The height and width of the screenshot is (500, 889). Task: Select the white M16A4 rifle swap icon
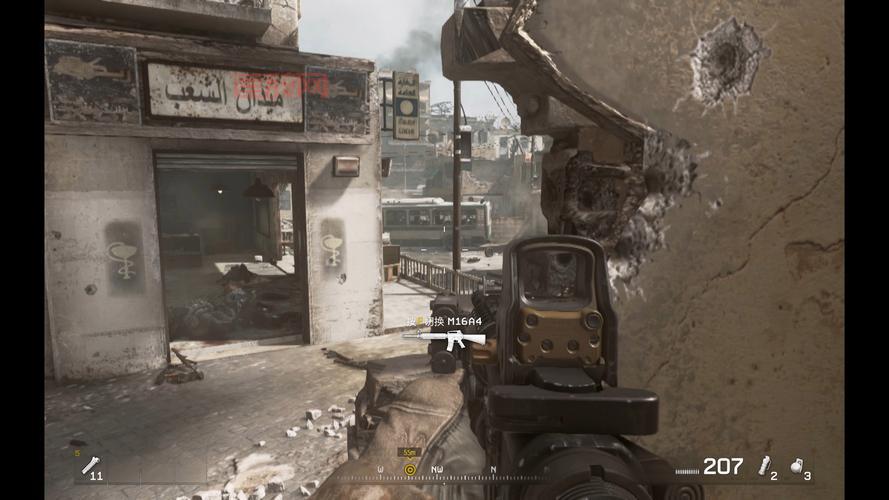click(444, 338)
